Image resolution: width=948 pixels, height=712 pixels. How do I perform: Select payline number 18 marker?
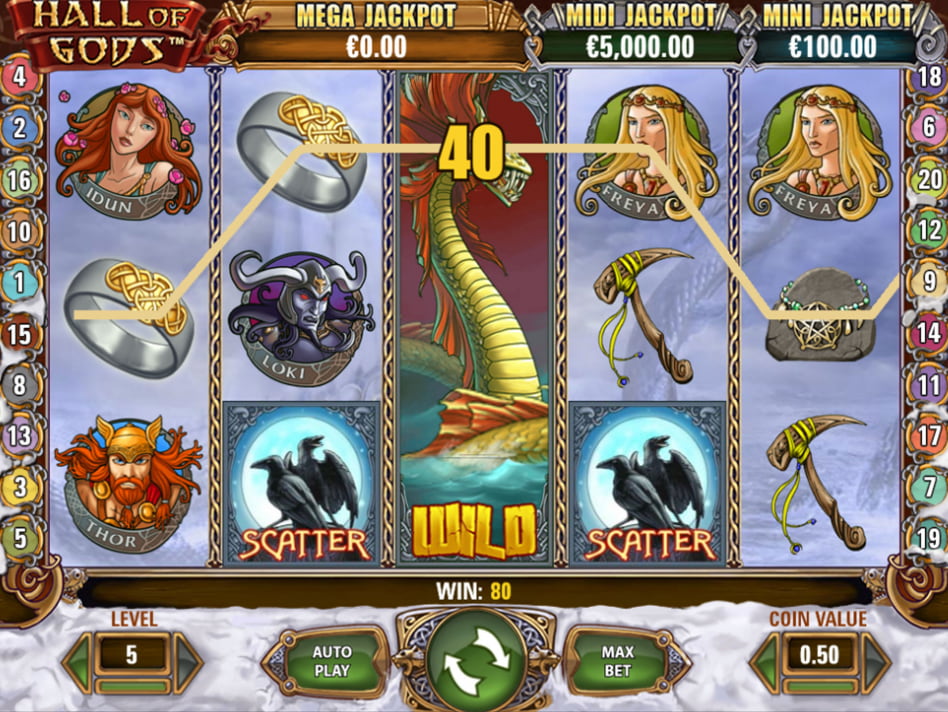coord(928,77)
